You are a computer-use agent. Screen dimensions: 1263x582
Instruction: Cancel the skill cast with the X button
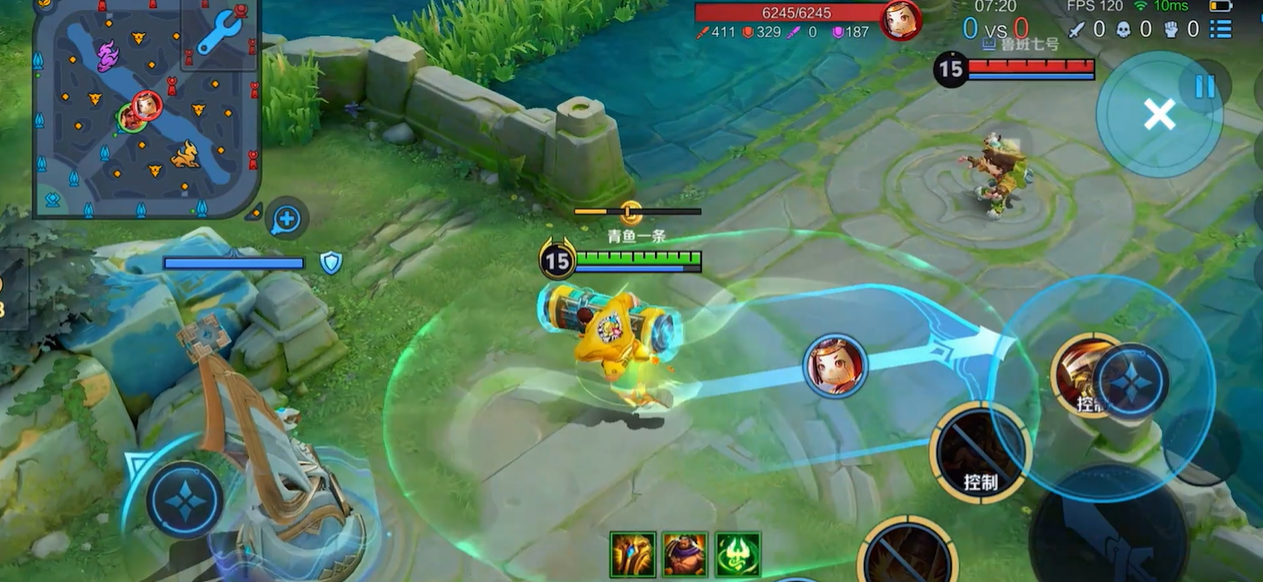tap(1159, 115)
